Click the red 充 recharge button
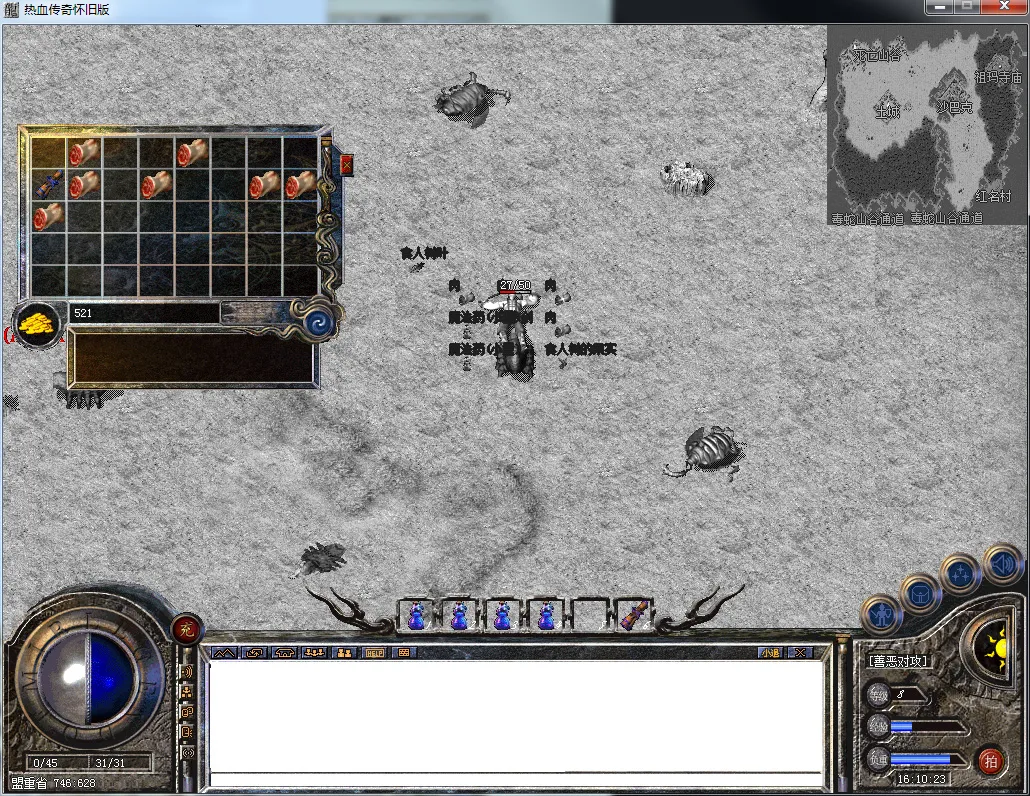Screen dimensions: 1030x796 click(x=186, y=629)
